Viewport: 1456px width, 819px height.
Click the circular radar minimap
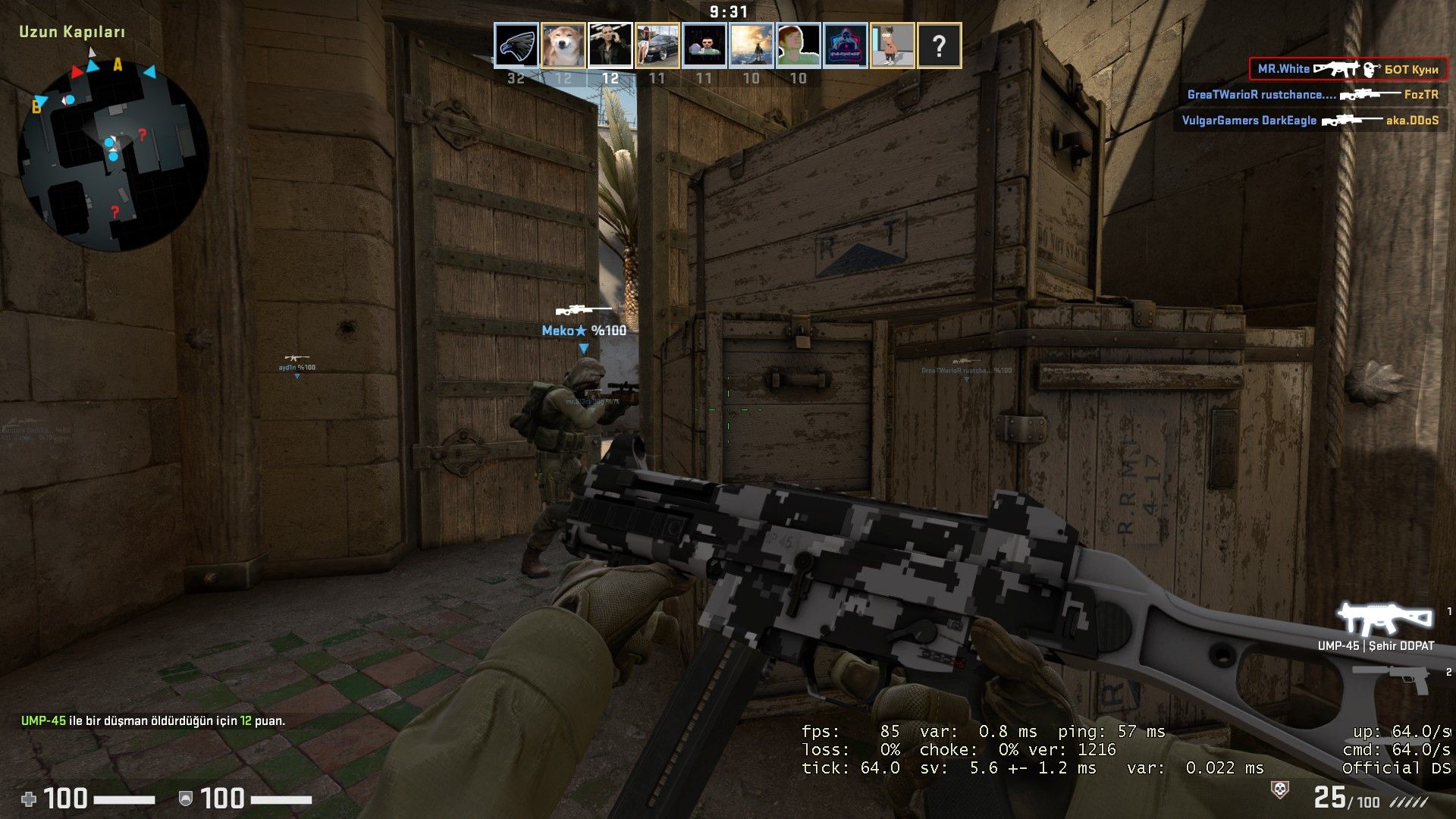(x=114, y=155)
